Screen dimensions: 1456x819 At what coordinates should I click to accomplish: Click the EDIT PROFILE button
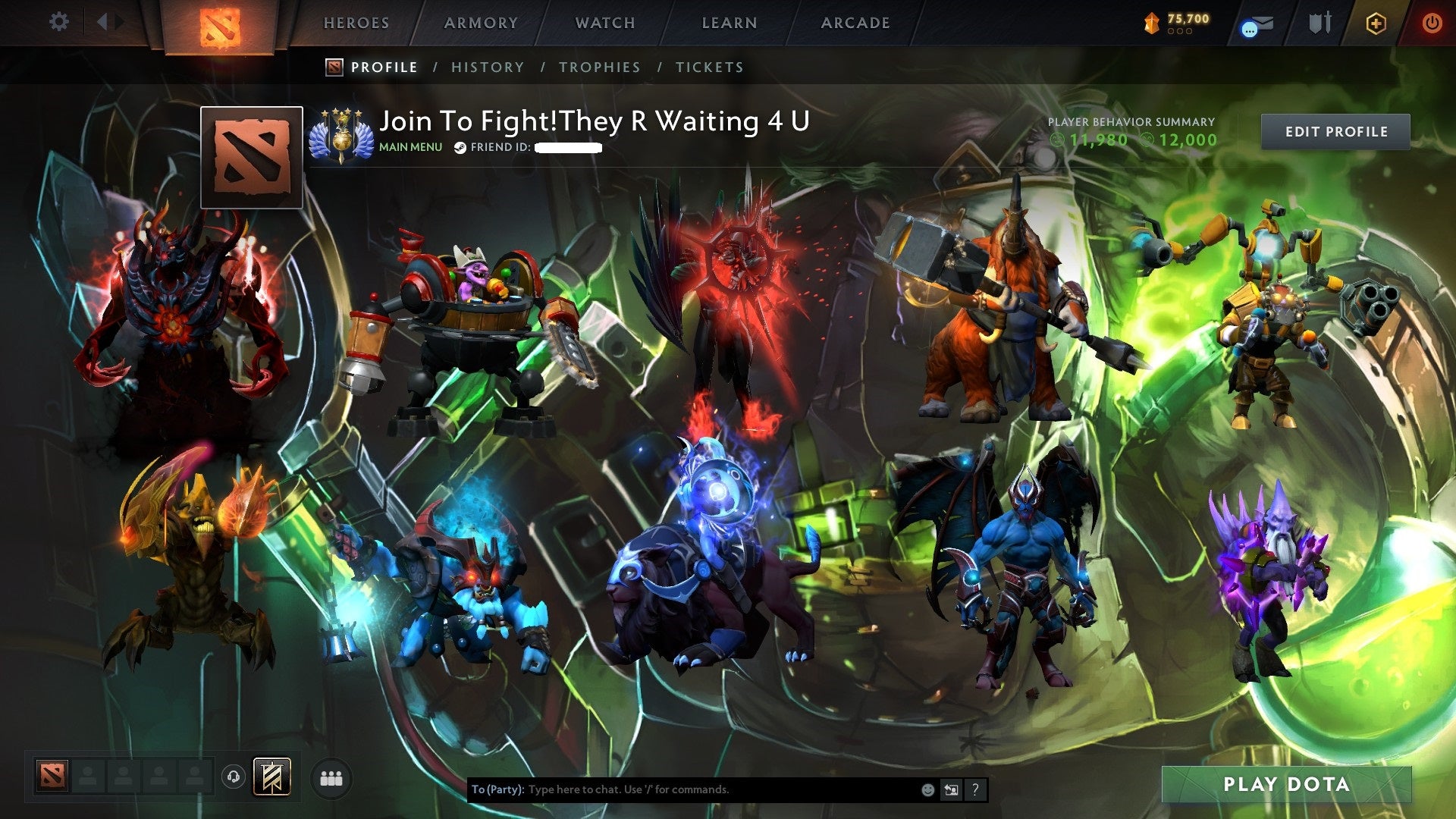coord(1335,130)
